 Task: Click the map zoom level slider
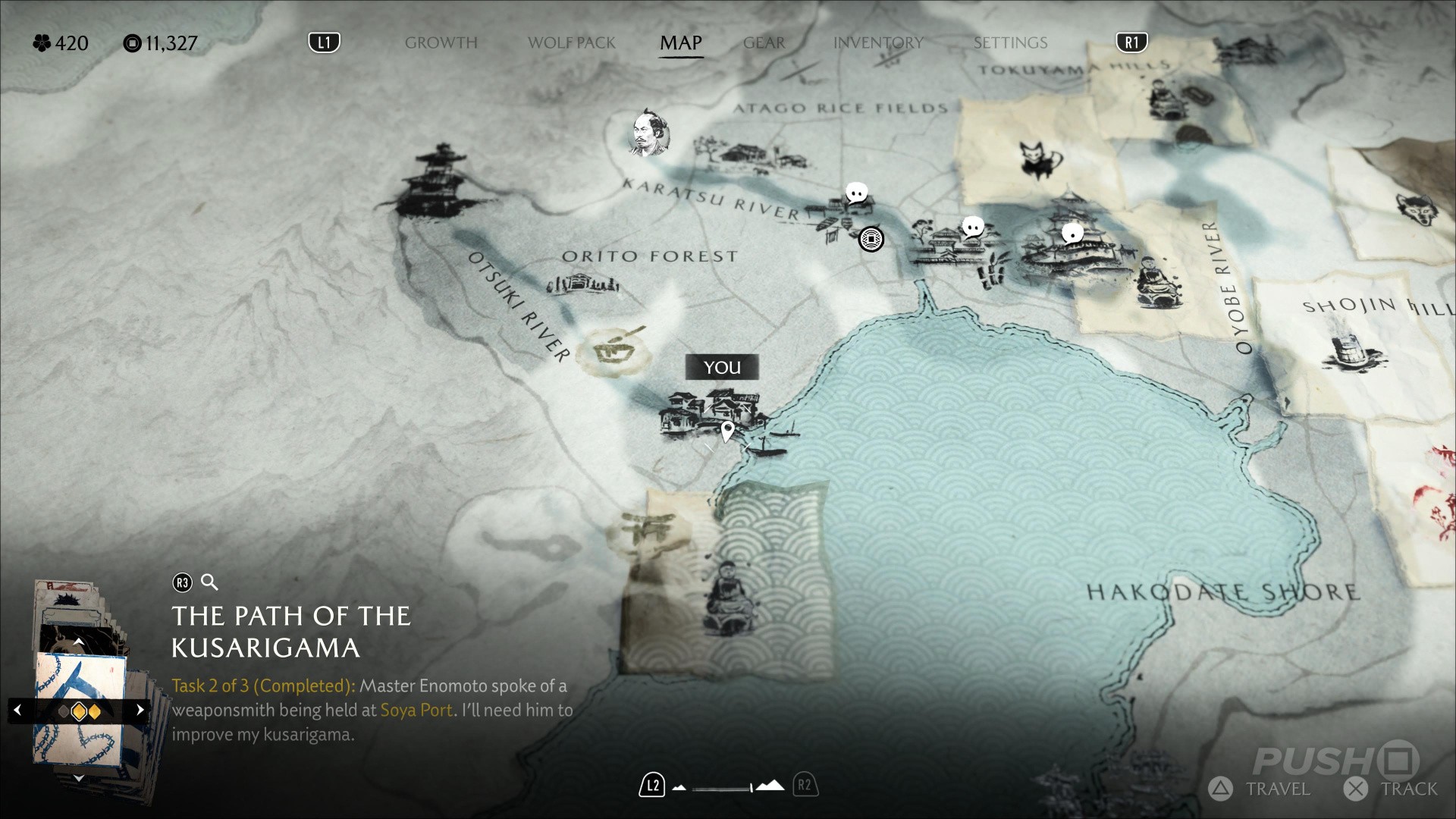(x=723, y=787)
